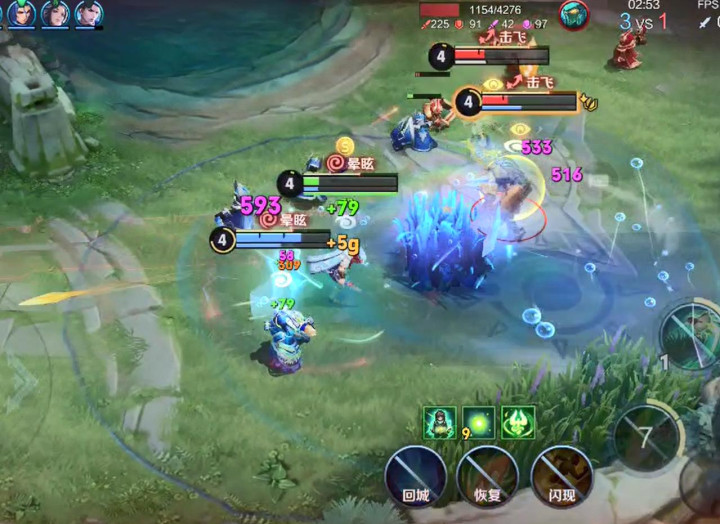Use the 恢复 heal spell
This screenshot has height=524, width=720.
[488, 474]
